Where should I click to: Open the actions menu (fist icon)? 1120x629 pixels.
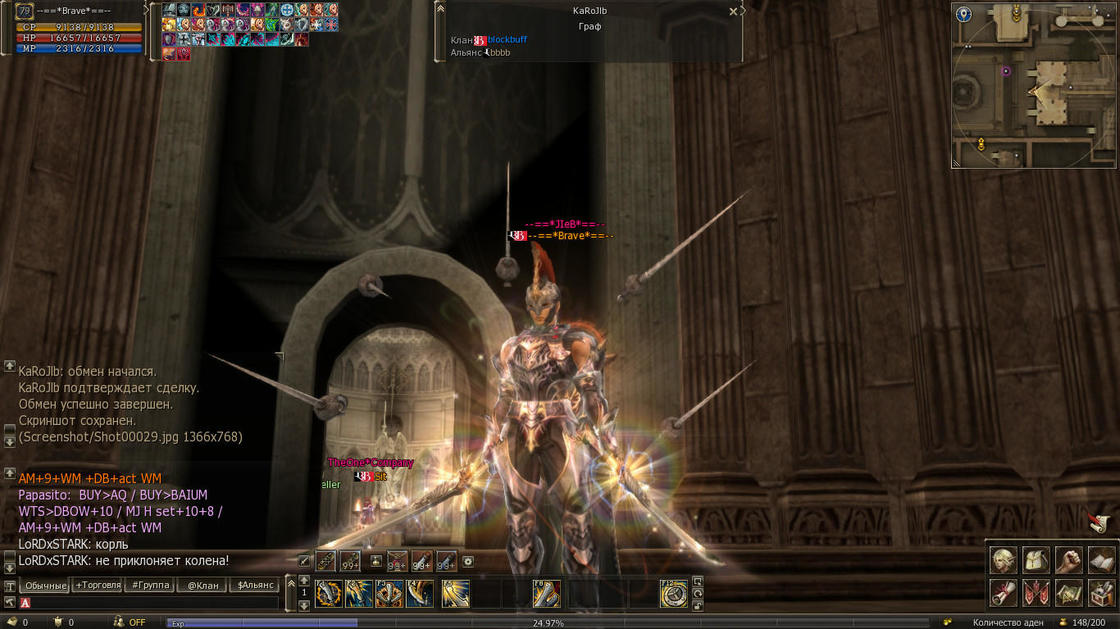(x=1068, y=560)
